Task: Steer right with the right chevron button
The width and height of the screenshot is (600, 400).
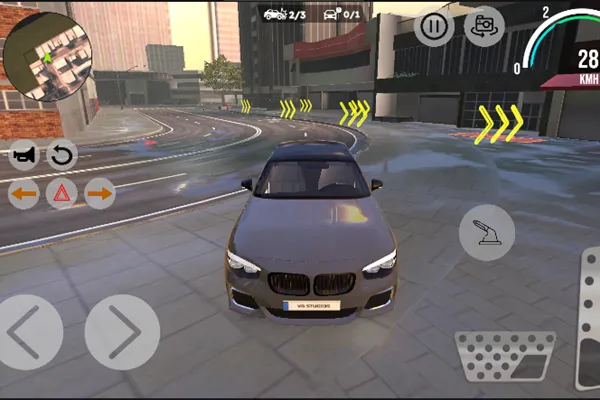Action: tap(122, 332)
